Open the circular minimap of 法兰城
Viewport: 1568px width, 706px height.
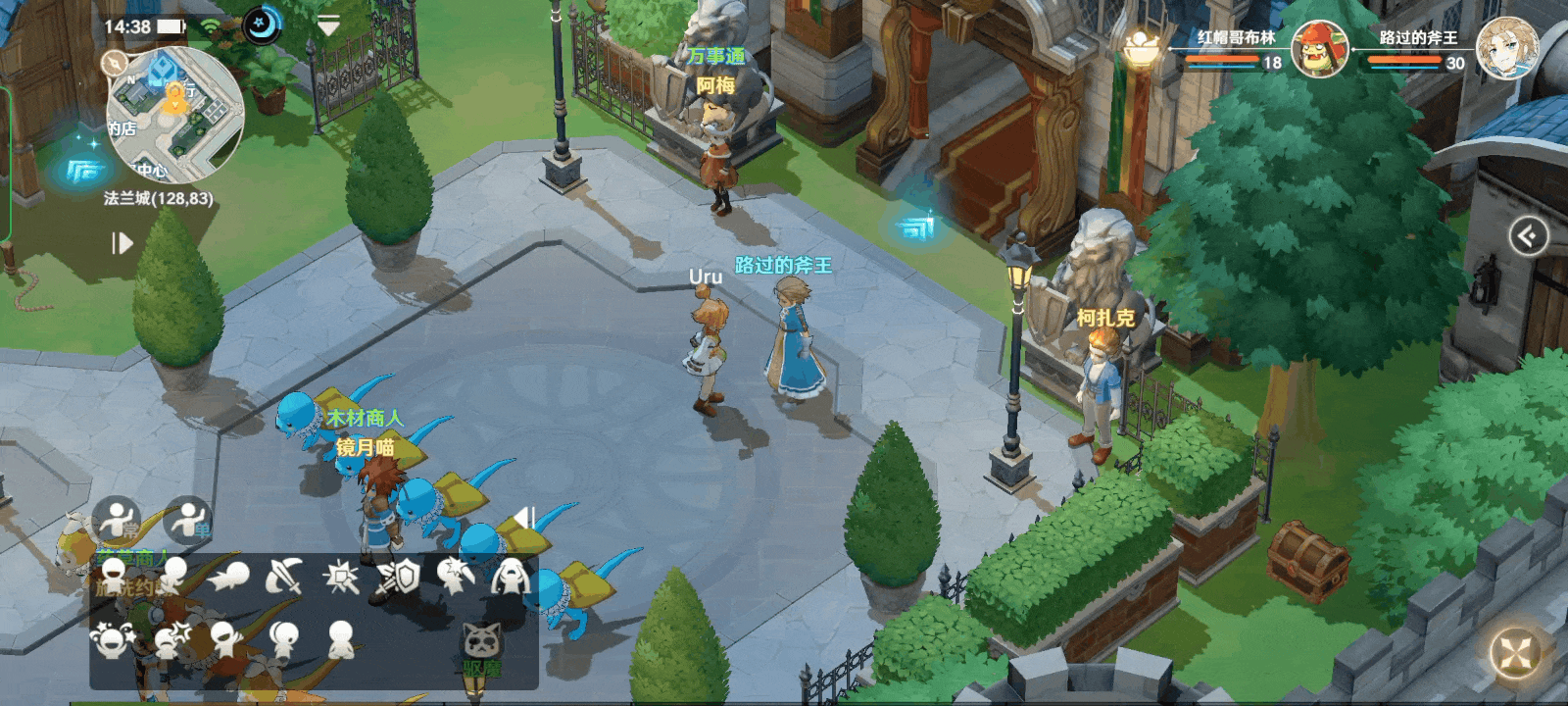coord(174,116)
